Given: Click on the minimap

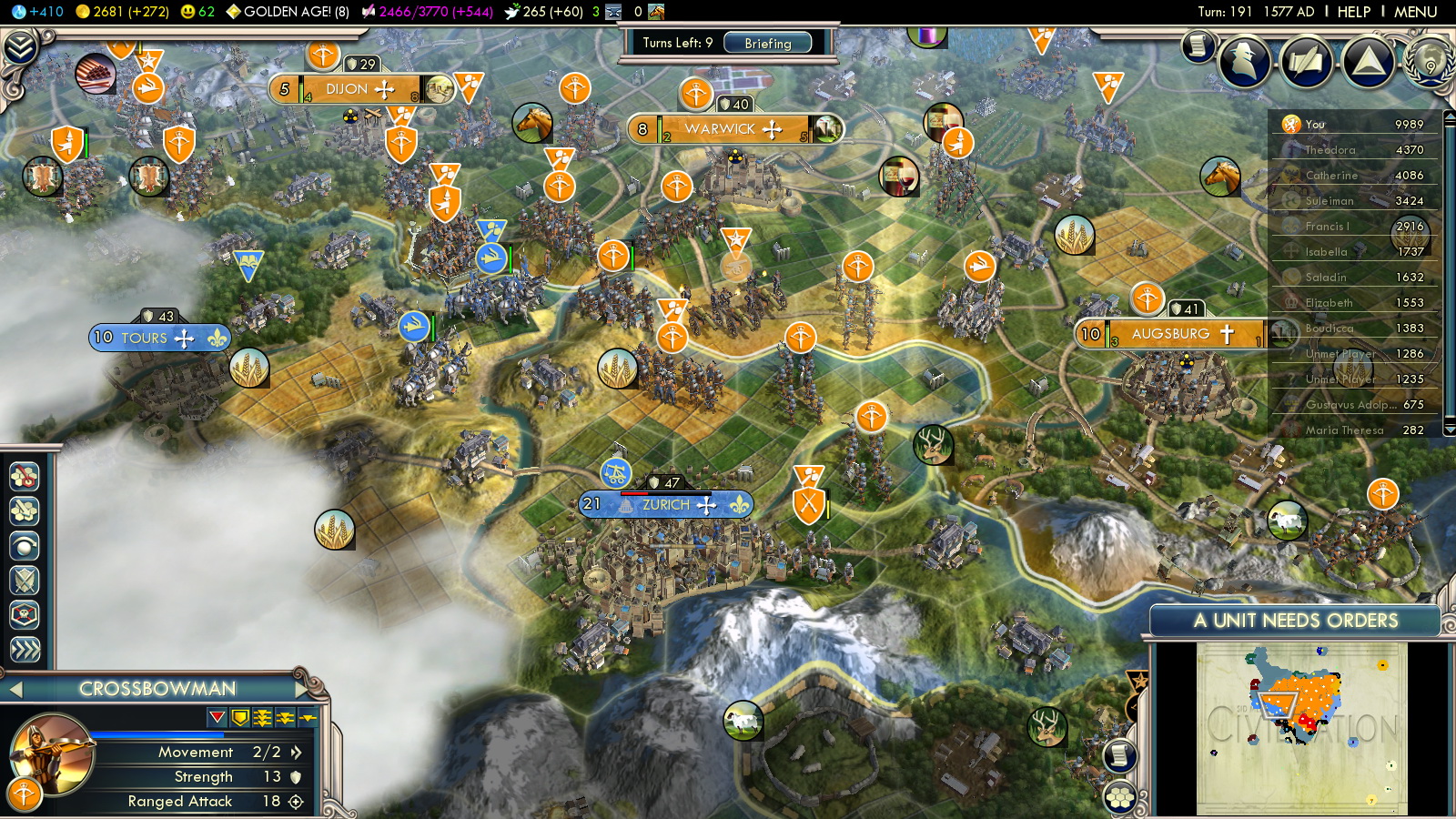Looking at the screenshot, I should pyautogui.click(x=1301, y=728).
